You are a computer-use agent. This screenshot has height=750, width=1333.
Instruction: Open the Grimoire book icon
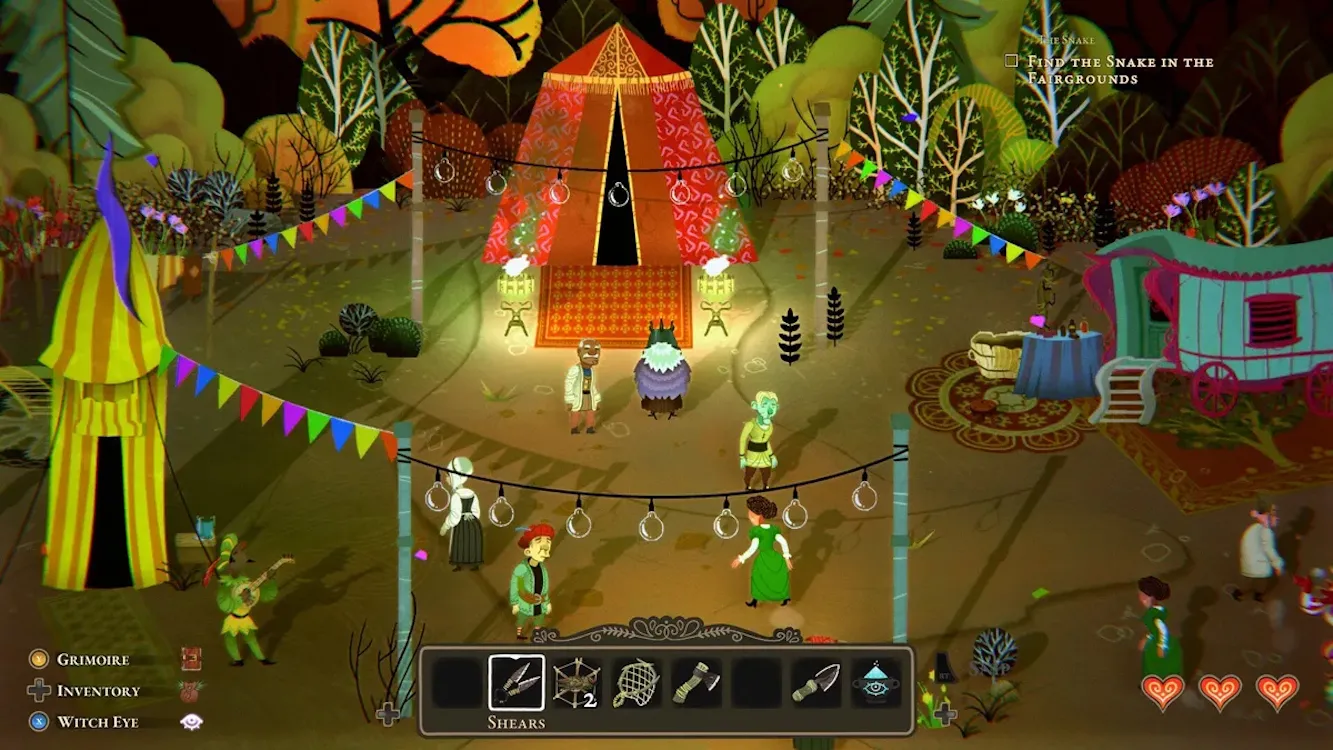191,659
